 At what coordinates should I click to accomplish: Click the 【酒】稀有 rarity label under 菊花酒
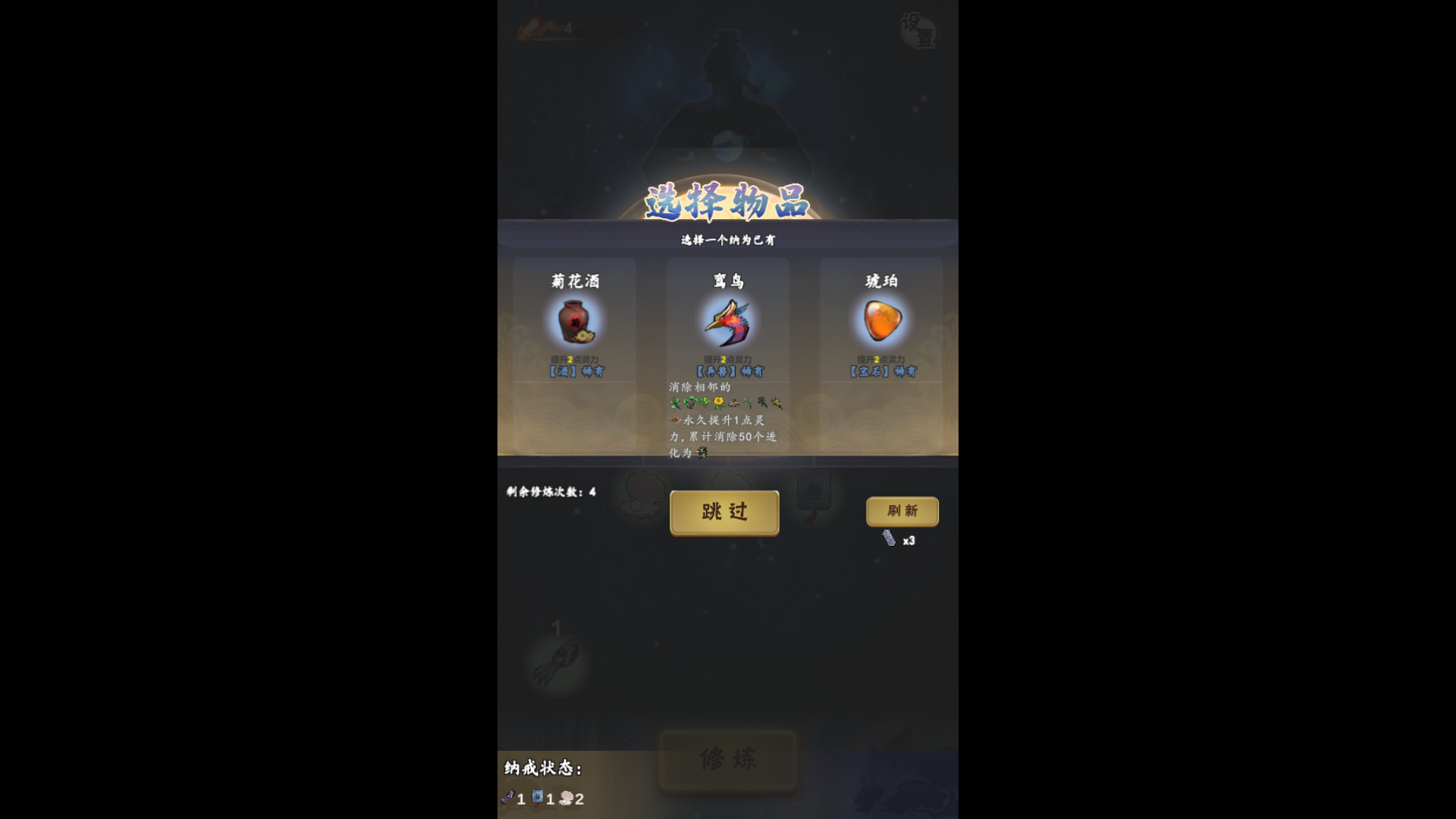coord(574,371)
